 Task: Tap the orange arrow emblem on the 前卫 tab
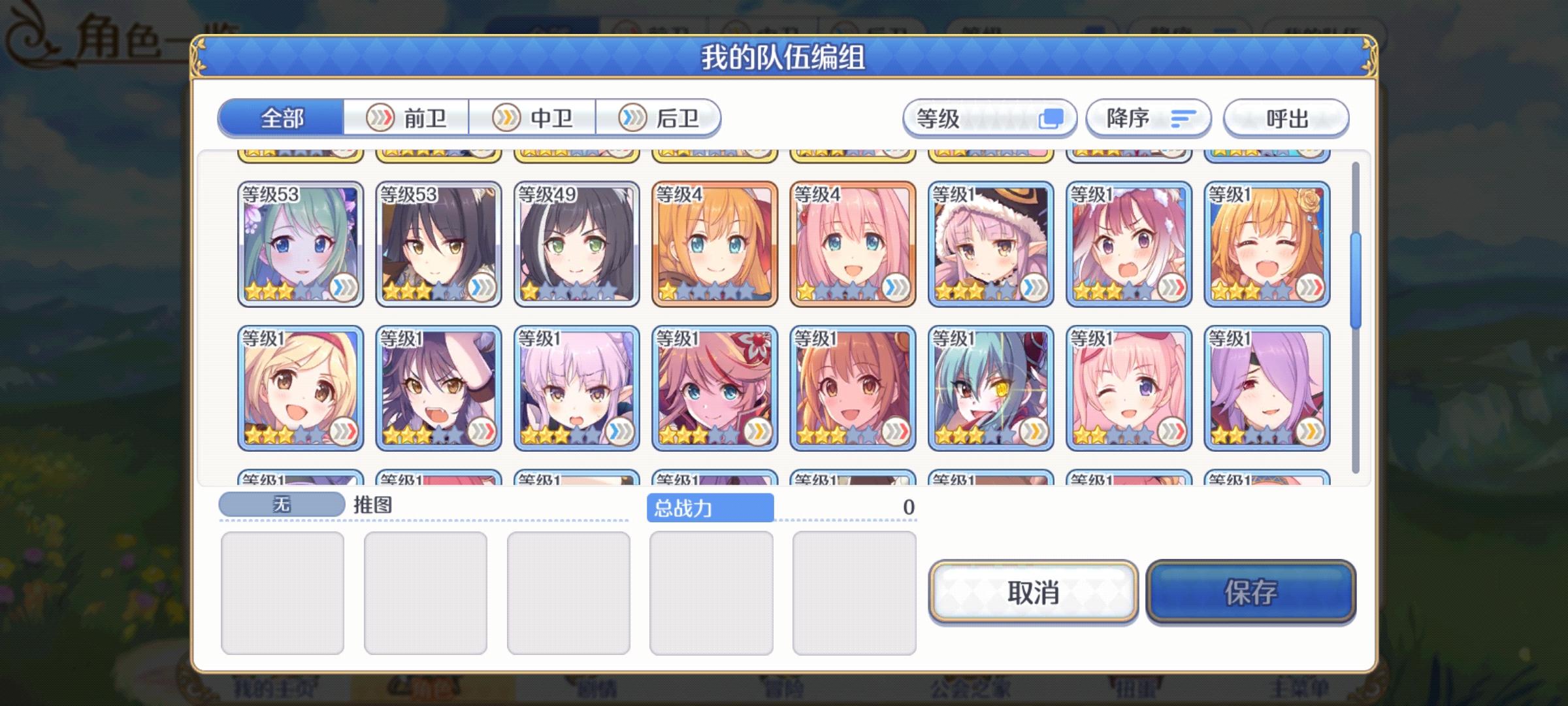[381, 118]
